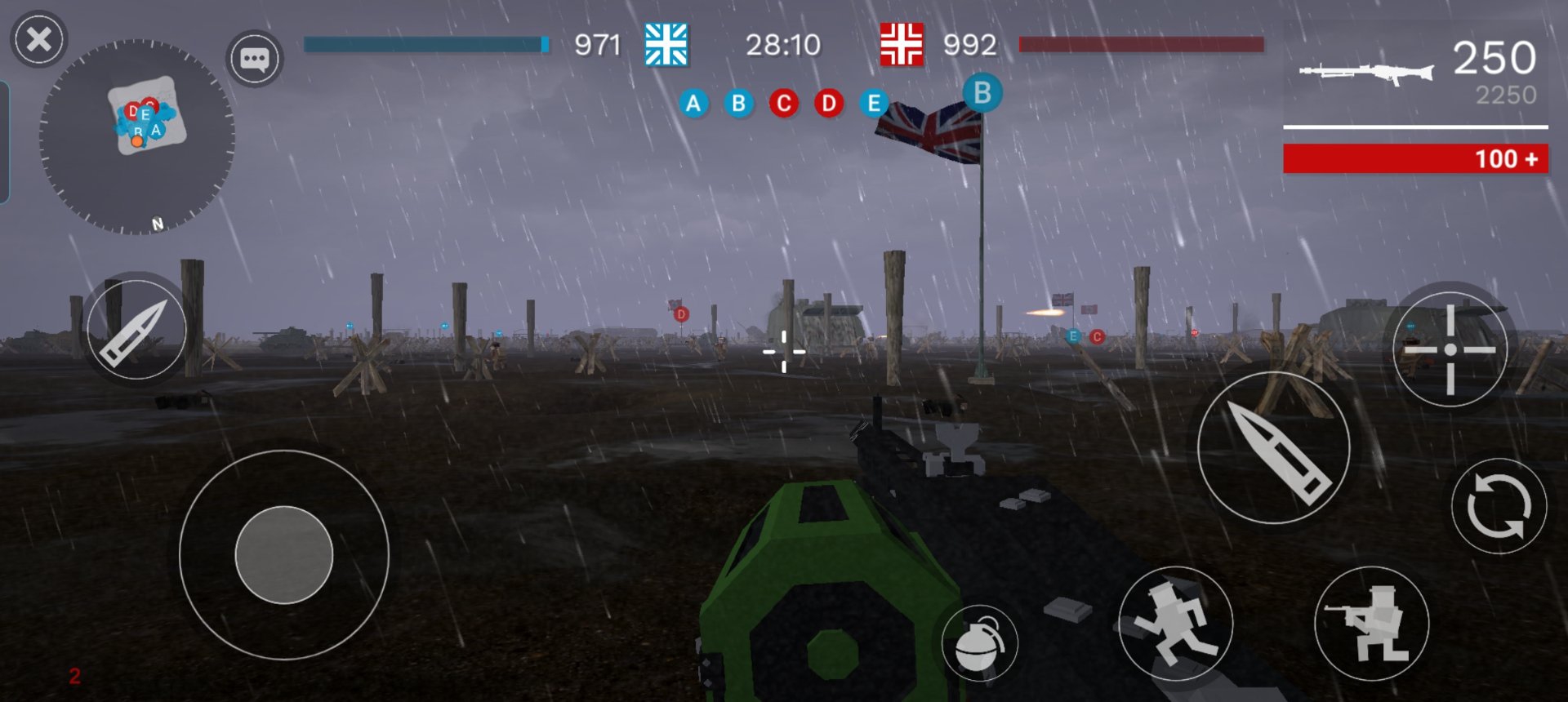
Task: Close the match with the X button
Action: click(38, 39)
